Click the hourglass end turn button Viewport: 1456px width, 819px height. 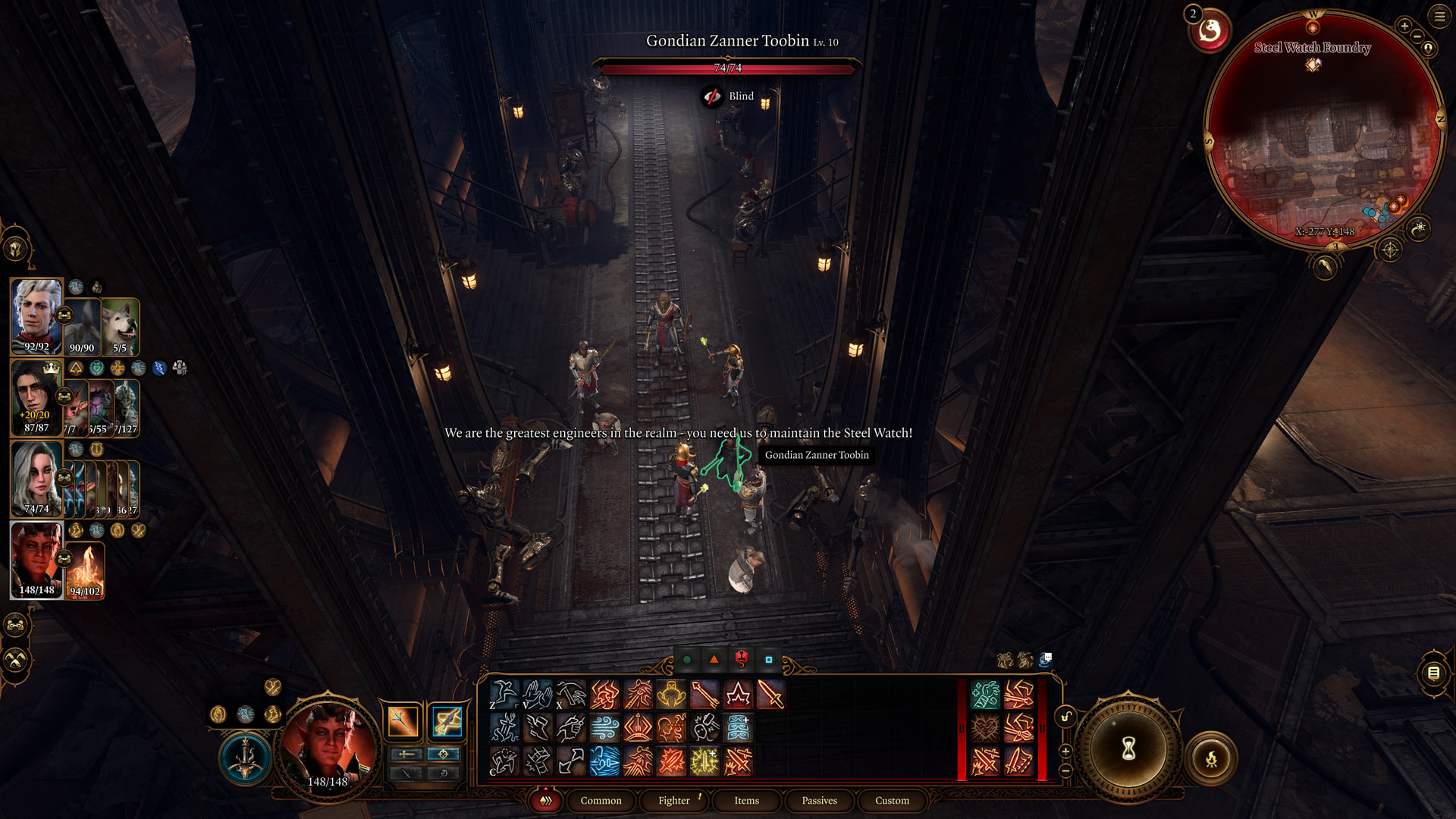pos(1128,749)
